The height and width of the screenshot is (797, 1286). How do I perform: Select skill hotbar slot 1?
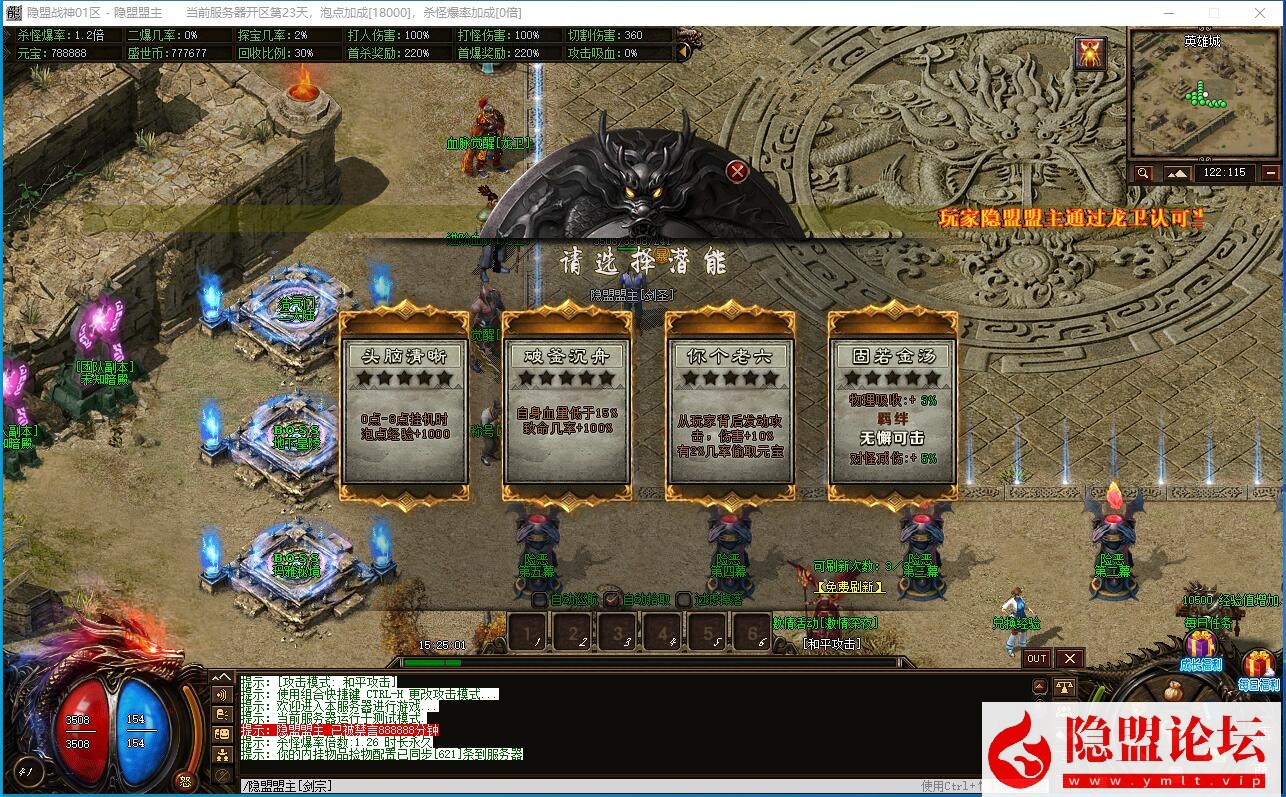pyautogui.click(x=527, y=634)
